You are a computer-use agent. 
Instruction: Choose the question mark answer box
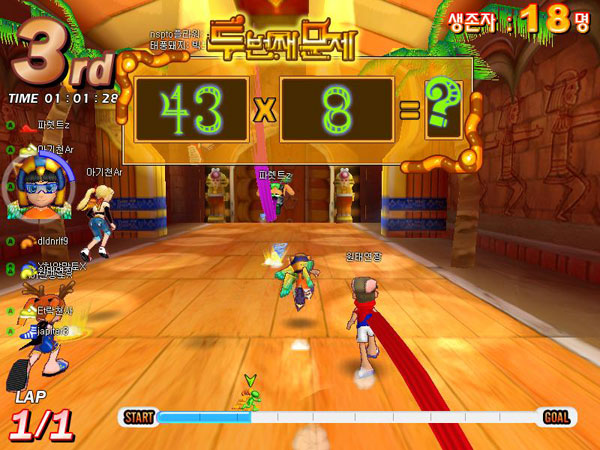[441, 109]
